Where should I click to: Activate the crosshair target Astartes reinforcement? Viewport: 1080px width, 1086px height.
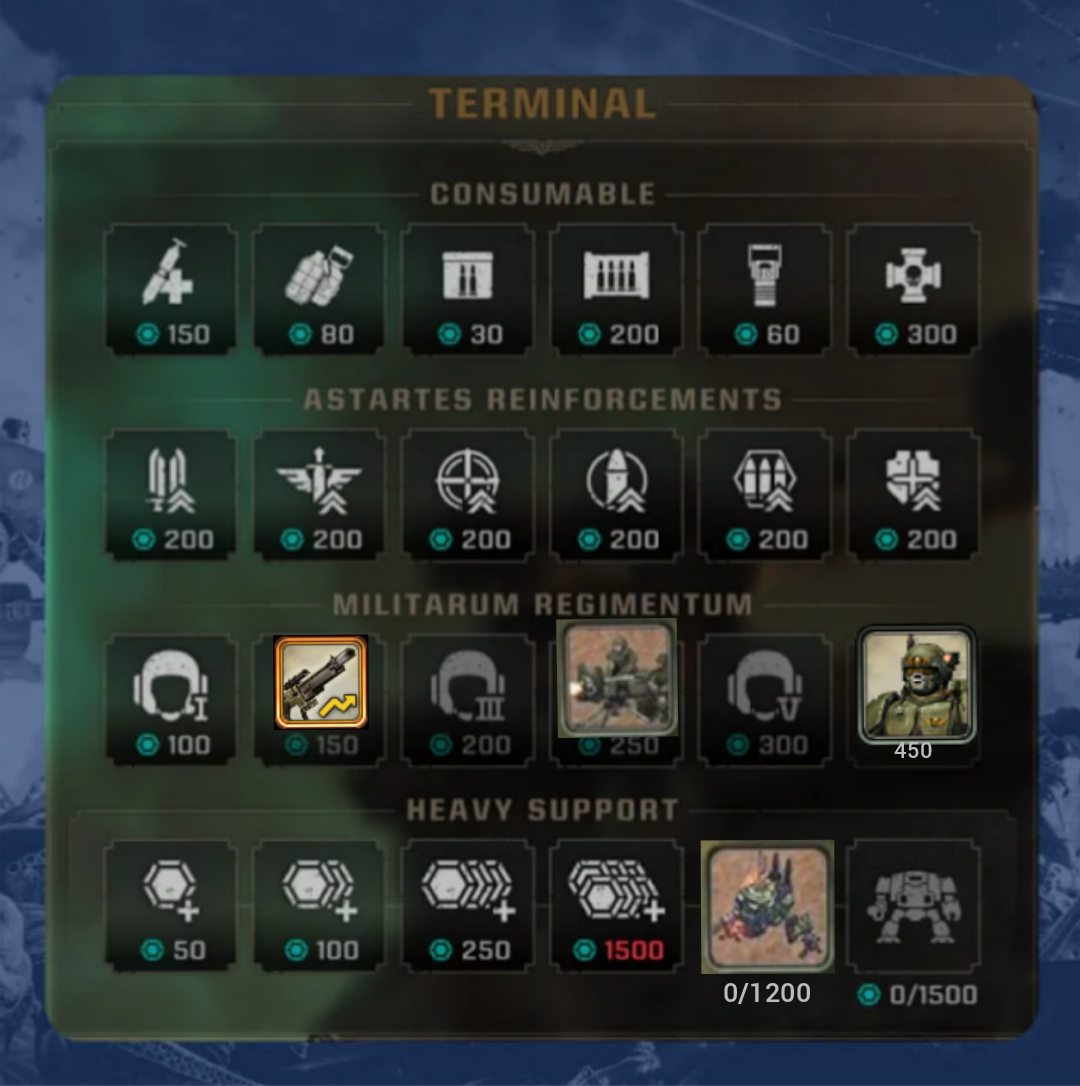click(468, 493)
